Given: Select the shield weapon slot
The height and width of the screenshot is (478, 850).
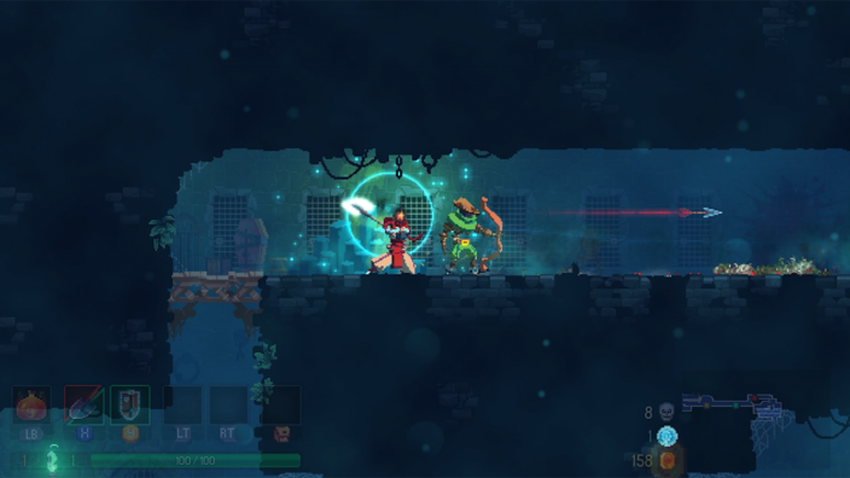Looking at the screenshot, I should (130, 405).
